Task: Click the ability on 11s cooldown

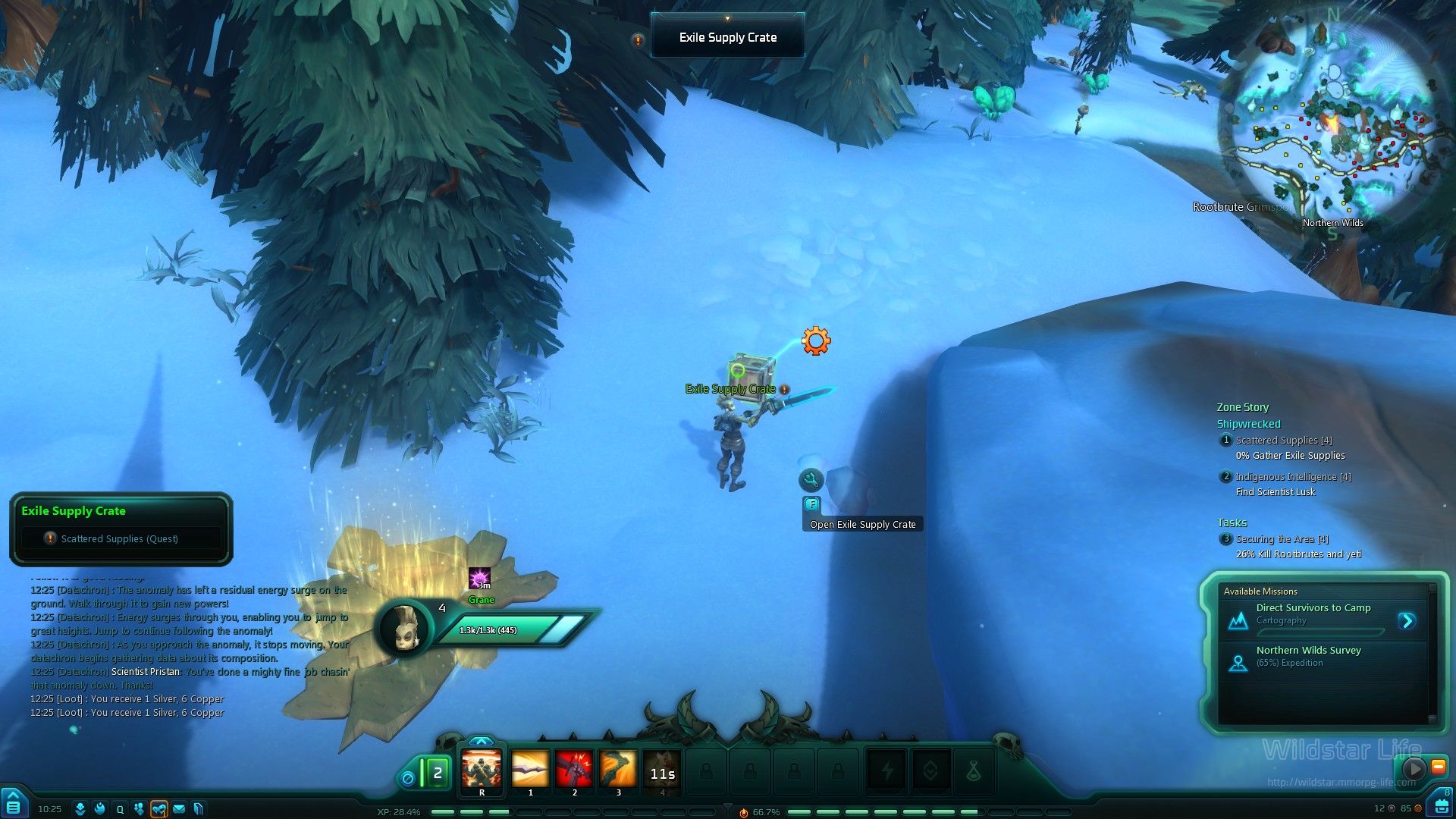Action: point(662,772)
